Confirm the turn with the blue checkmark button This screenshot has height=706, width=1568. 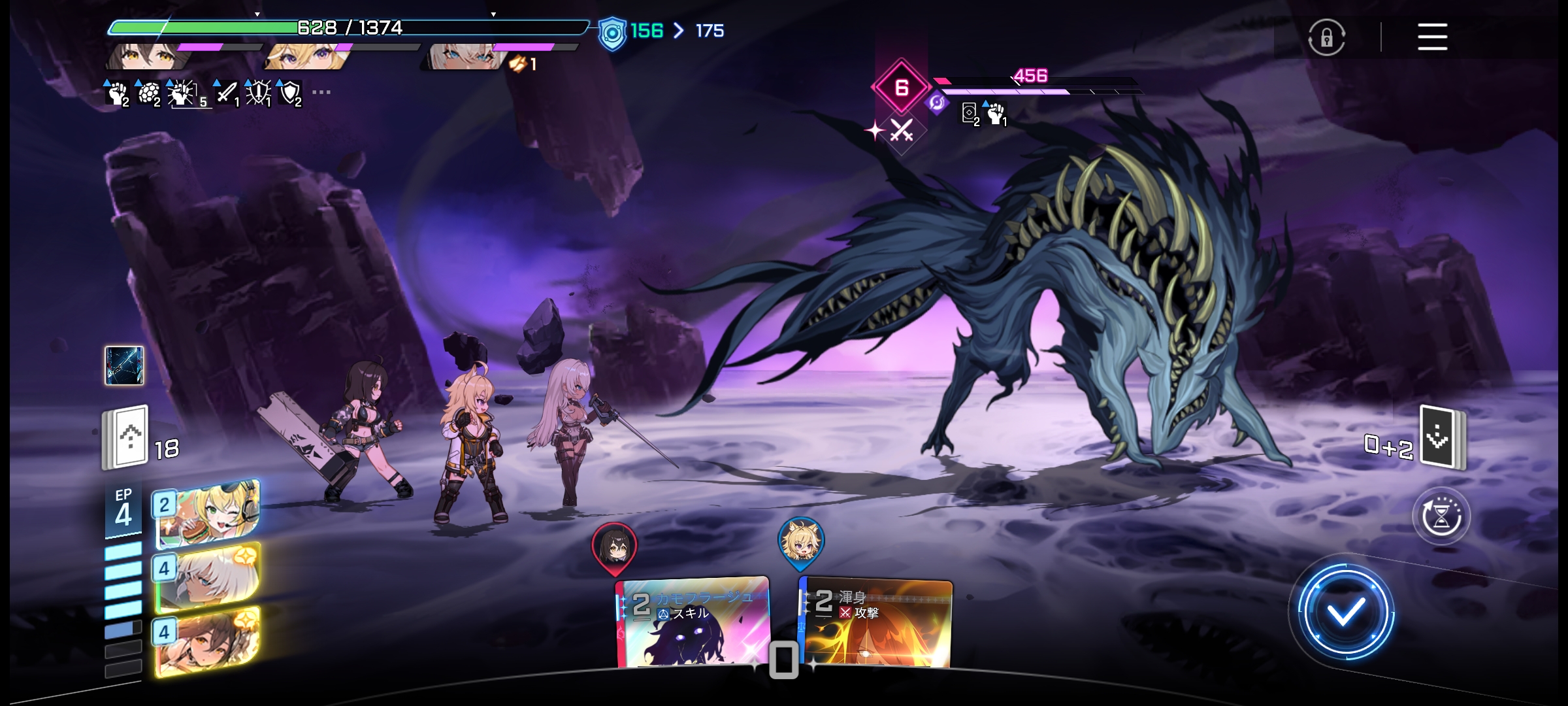[1345, 612]
